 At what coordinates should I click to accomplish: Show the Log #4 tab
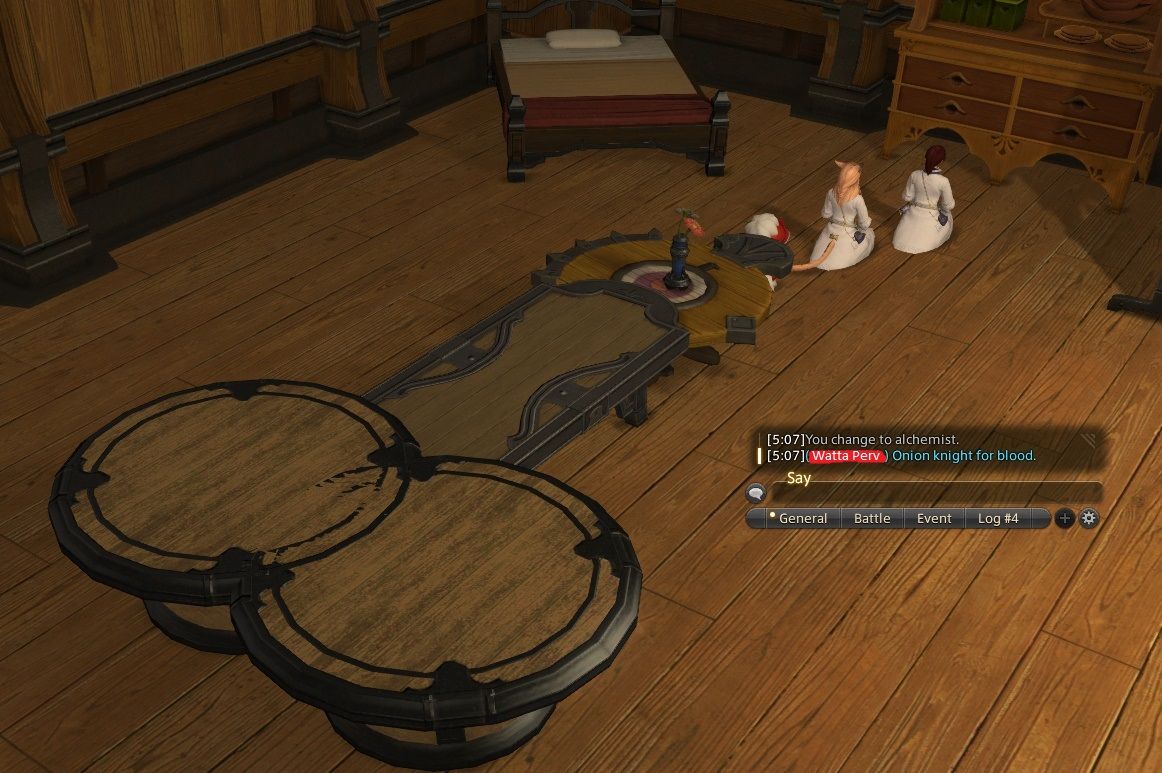pos(998,518)
